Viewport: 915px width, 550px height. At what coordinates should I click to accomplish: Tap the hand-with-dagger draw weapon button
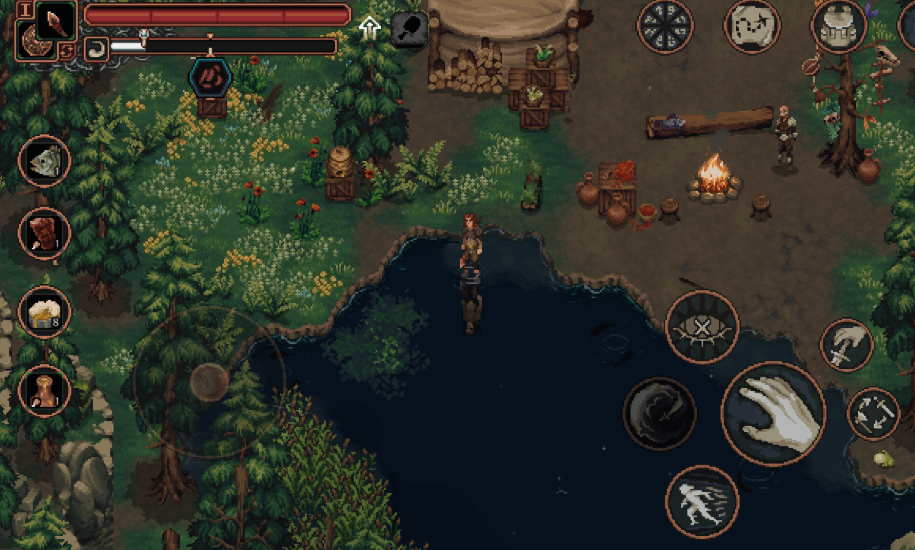(x=847, y=346)
